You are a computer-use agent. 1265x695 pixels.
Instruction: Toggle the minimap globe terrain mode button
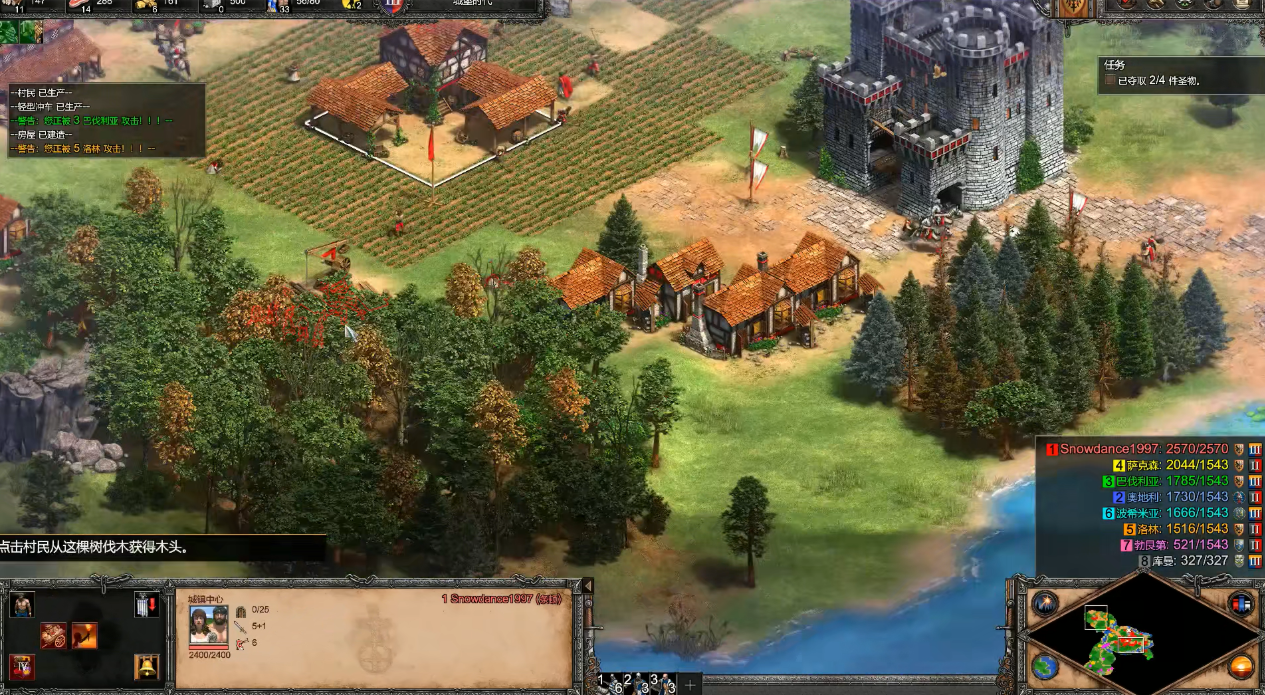1045,665
